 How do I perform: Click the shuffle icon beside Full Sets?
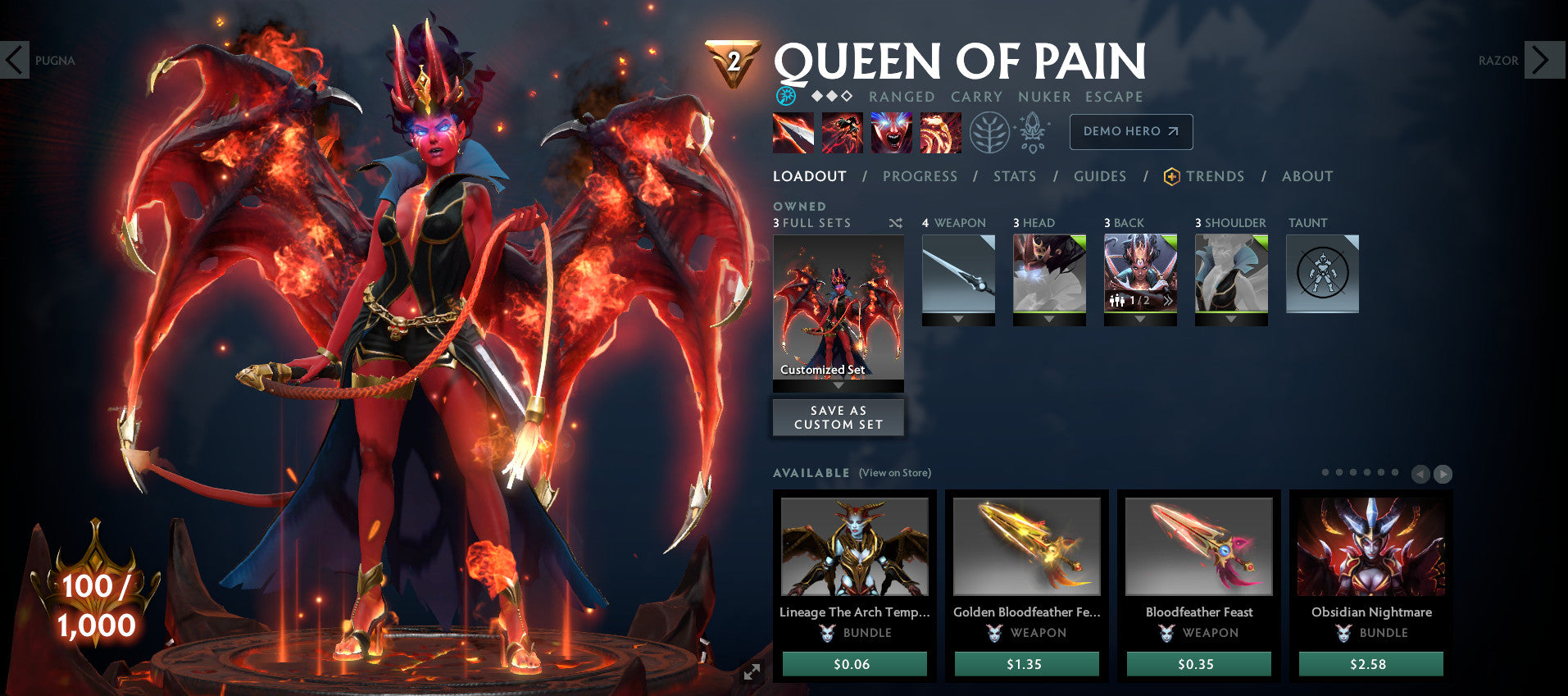[895, 222]
